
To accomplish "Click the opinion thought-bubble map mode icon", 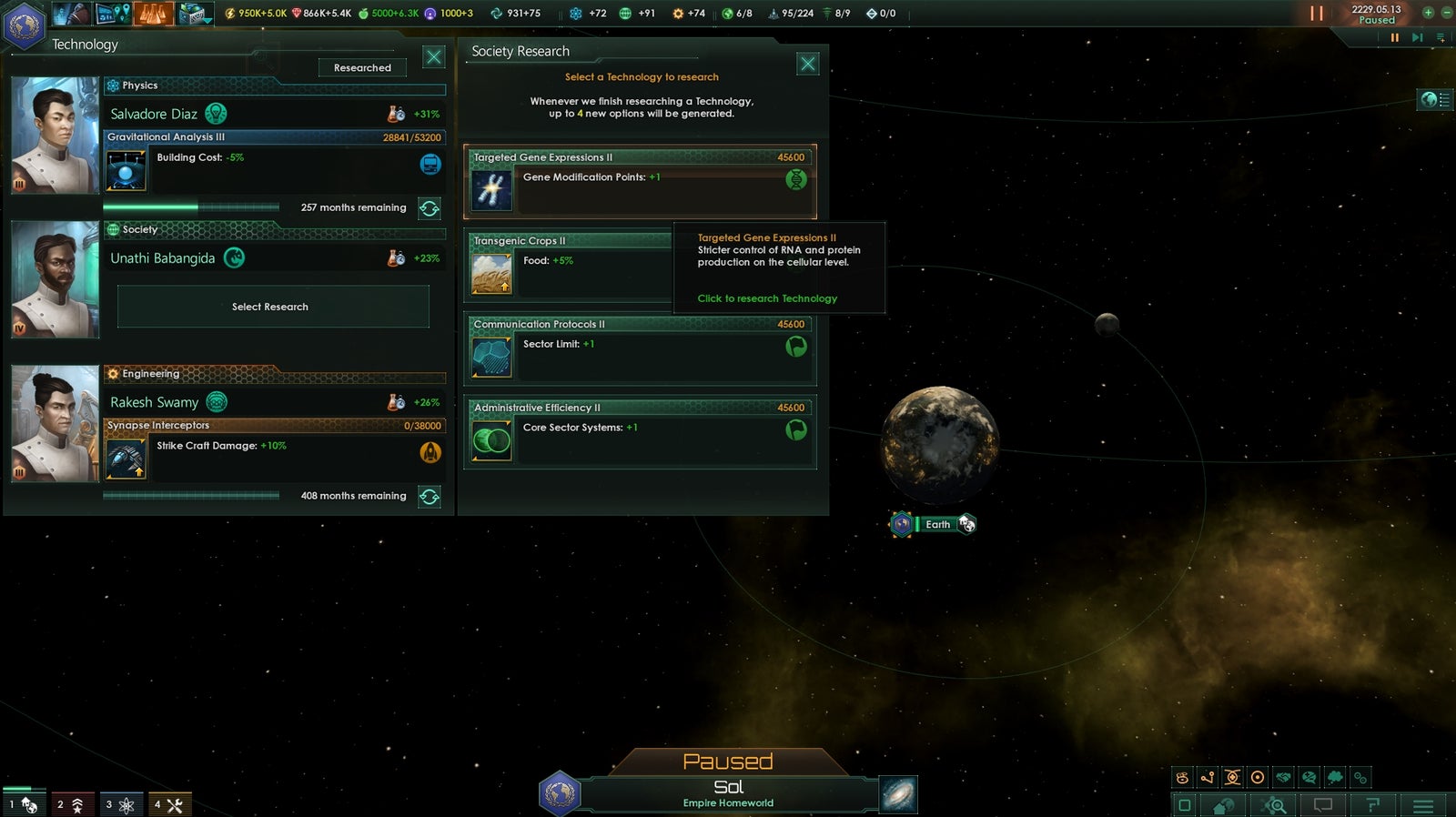I will pyautogui.click(x=1334, y=776).
